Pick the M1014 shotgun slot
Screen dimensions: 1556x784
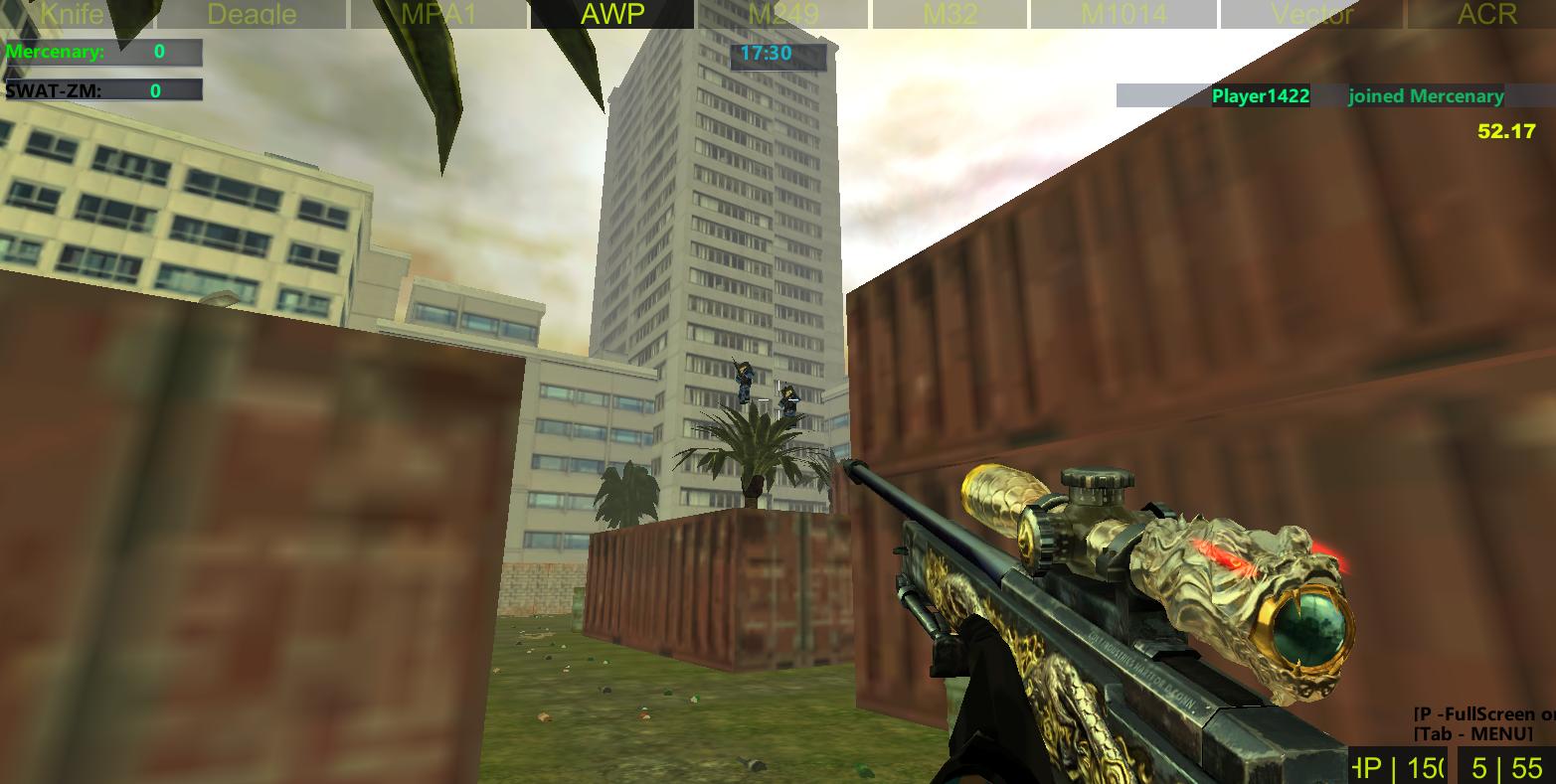(x=1126, y=14)
